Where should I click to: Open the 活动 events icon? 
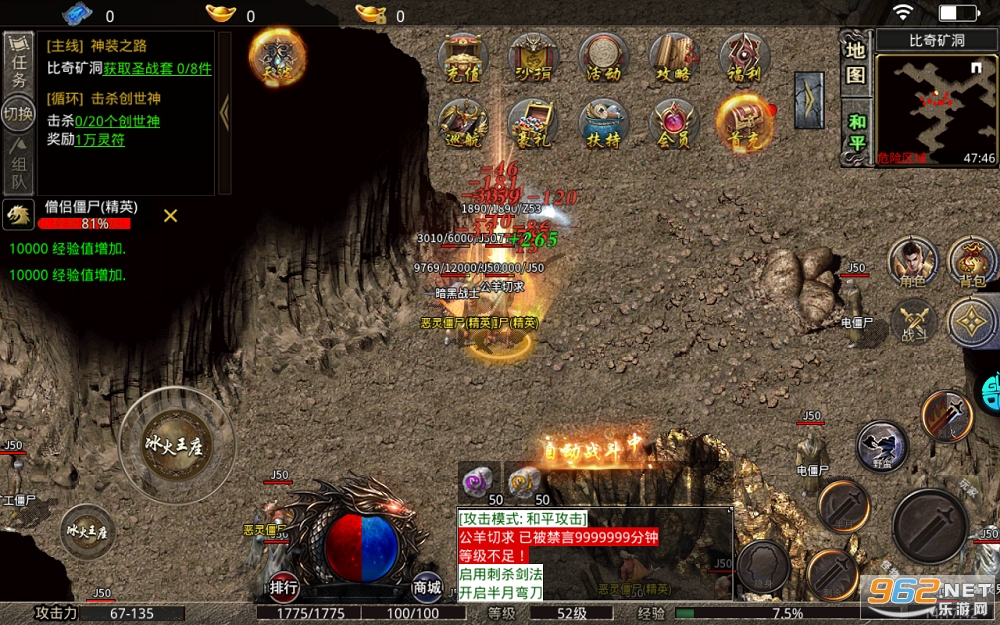click(603, 58)
